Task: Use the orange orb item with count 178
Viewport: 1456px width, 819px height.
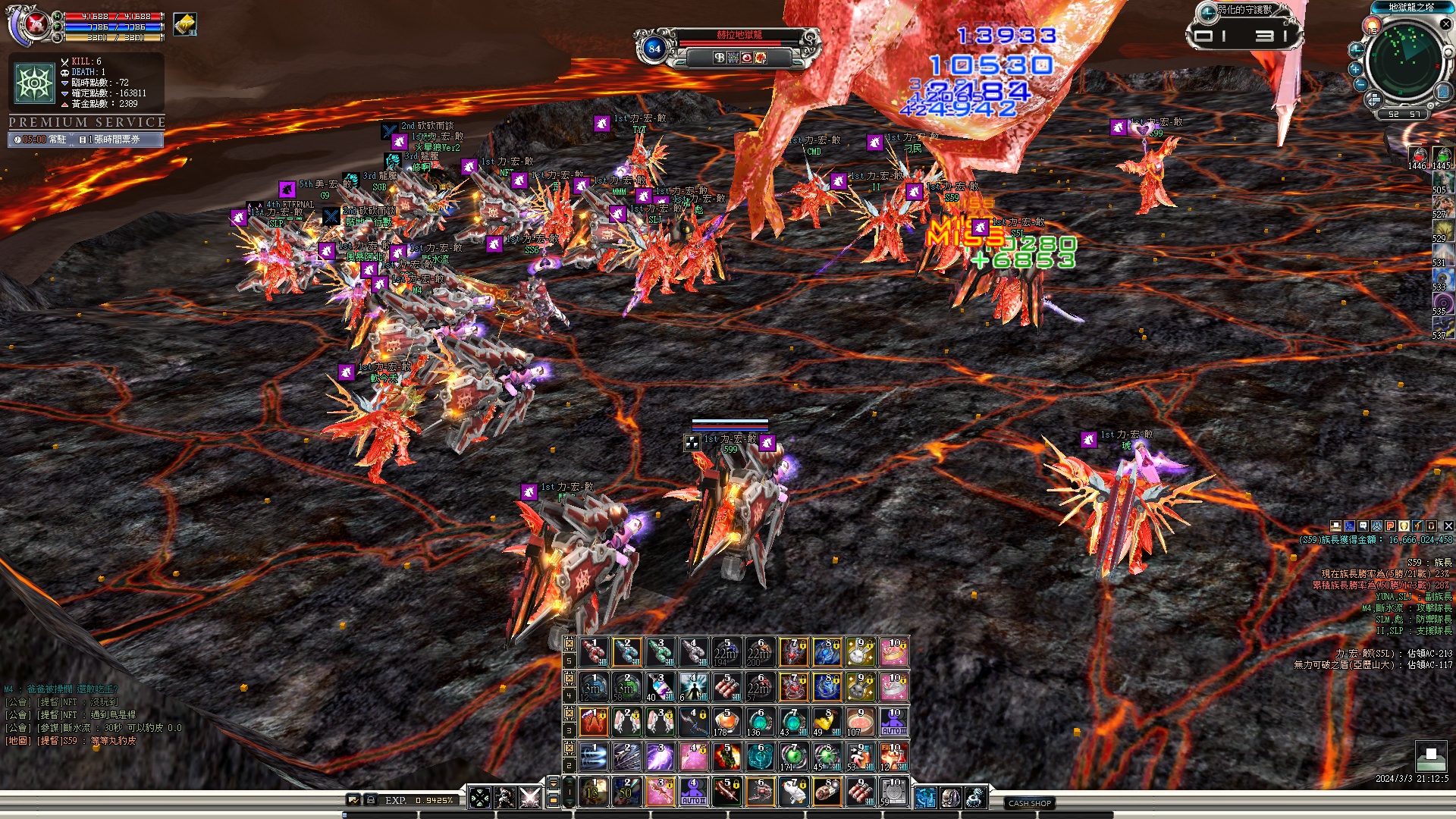Action: 726,721
